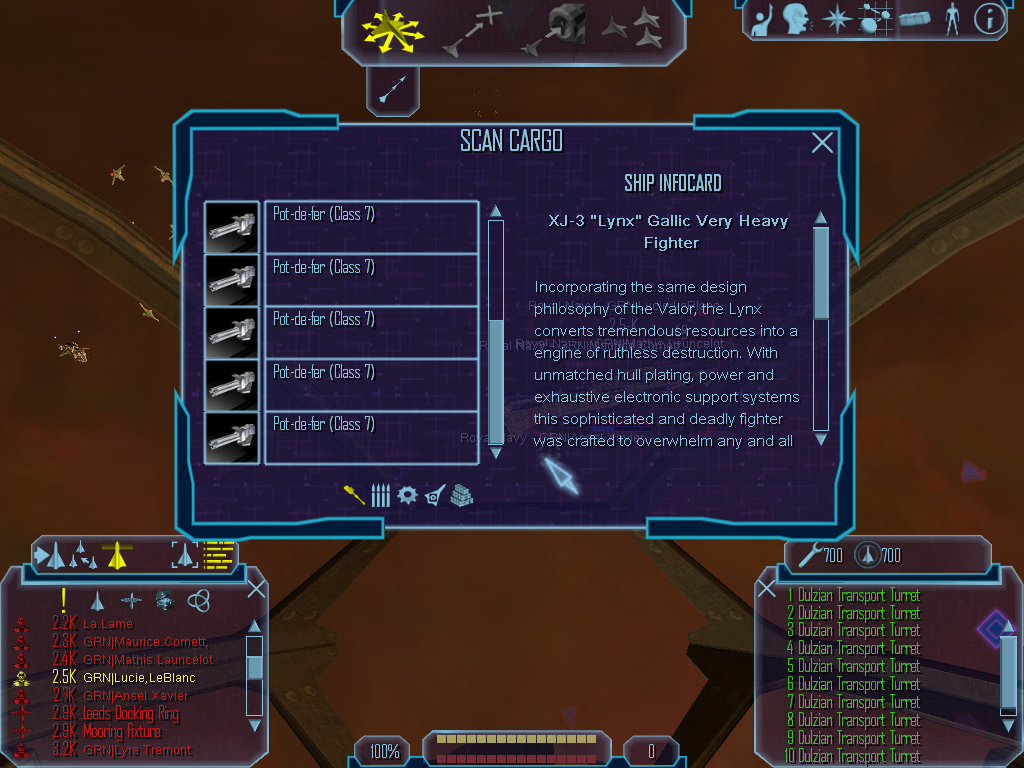
Task: Open the character status figure icon
Action: 951,18
